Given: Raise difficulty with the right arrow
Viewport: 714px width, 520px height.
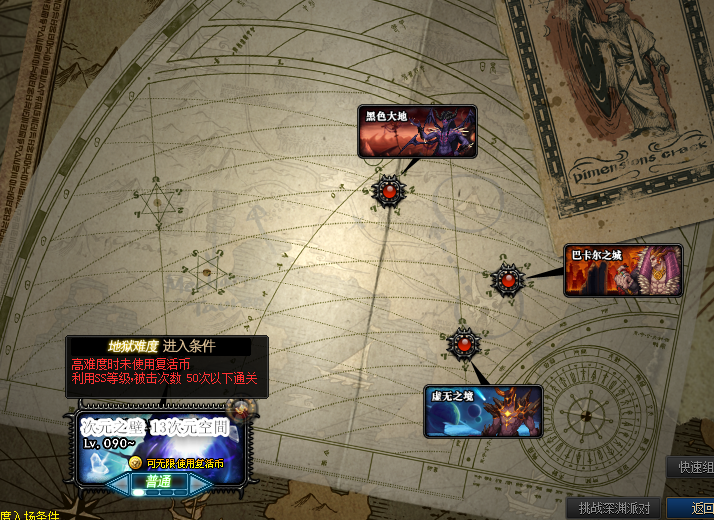Looking at the screenshot, I should coord(200,483).
